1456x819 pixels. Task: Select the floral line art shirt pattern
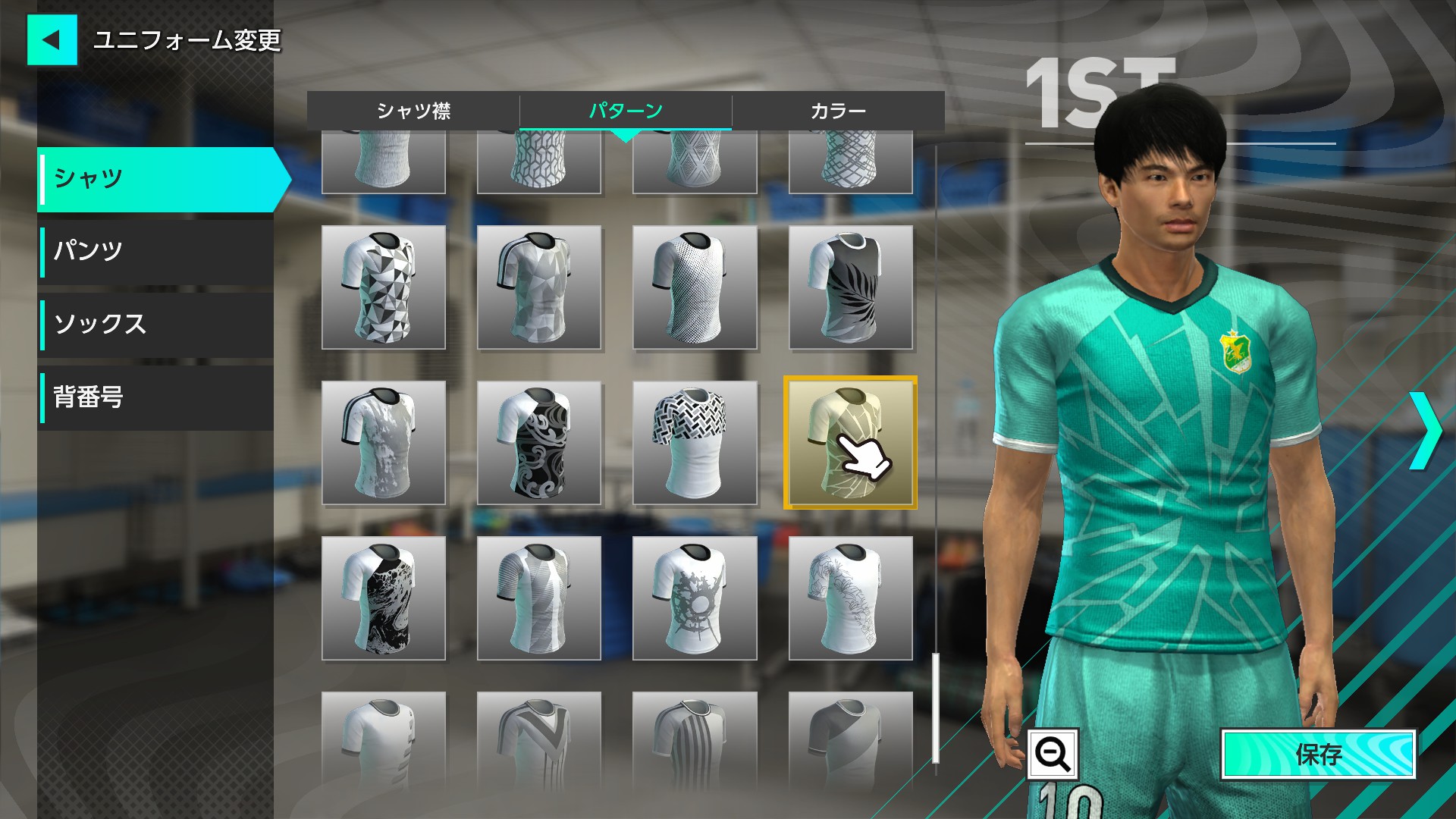point(850,598)
